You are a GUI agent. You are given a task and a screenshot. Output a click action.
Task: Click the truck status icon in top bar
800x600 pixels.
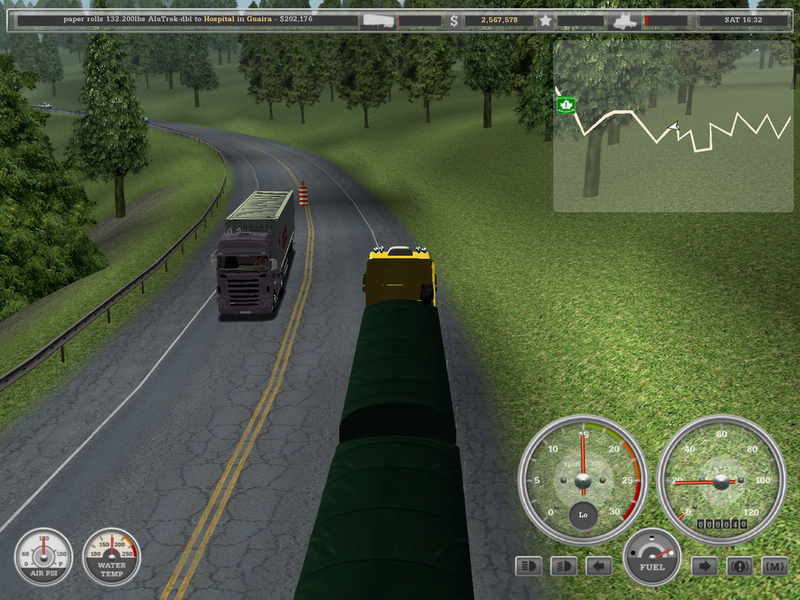[624, 20]
